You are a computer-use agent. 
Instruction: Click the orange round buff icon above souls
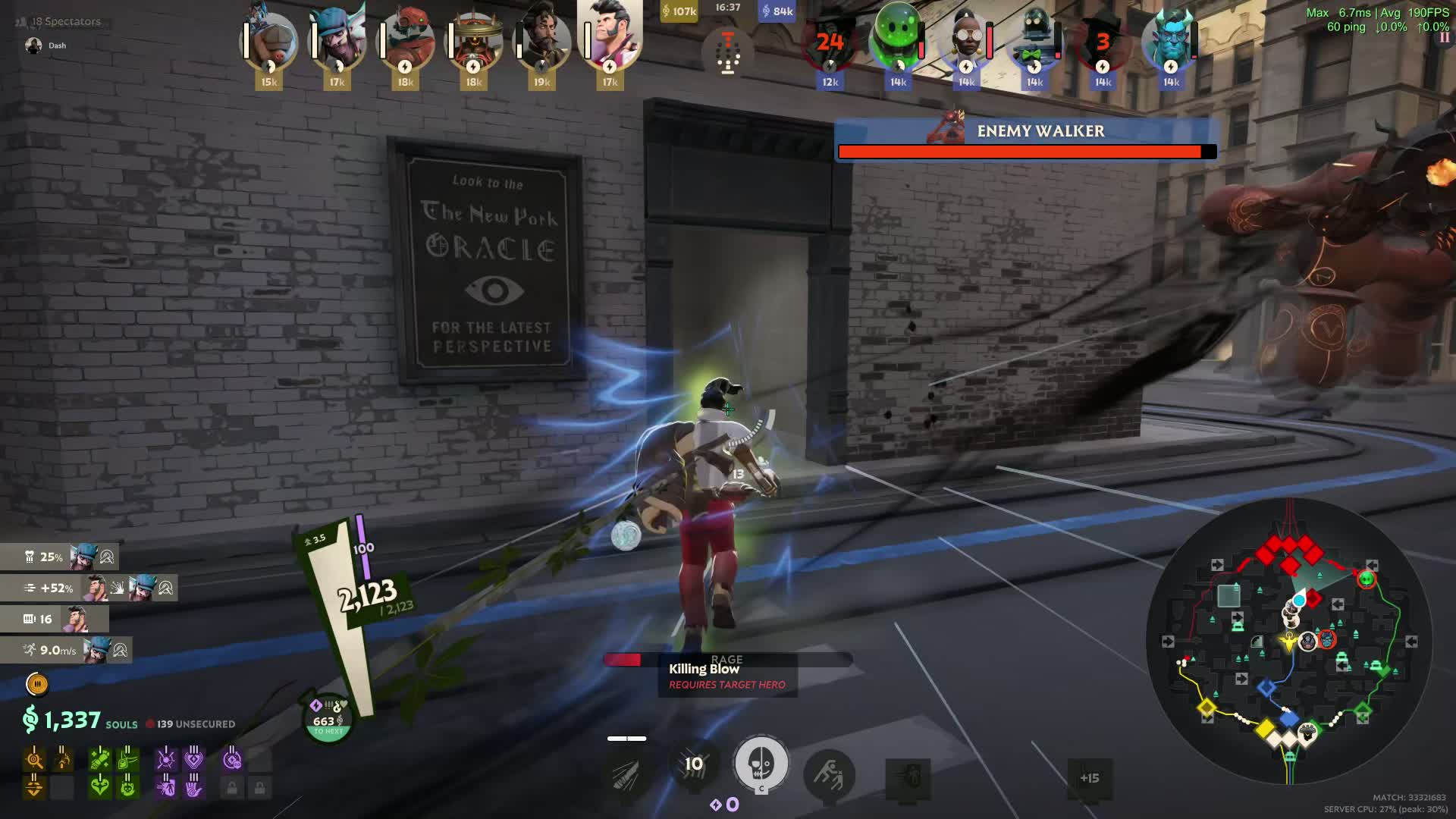pos(36,684)
